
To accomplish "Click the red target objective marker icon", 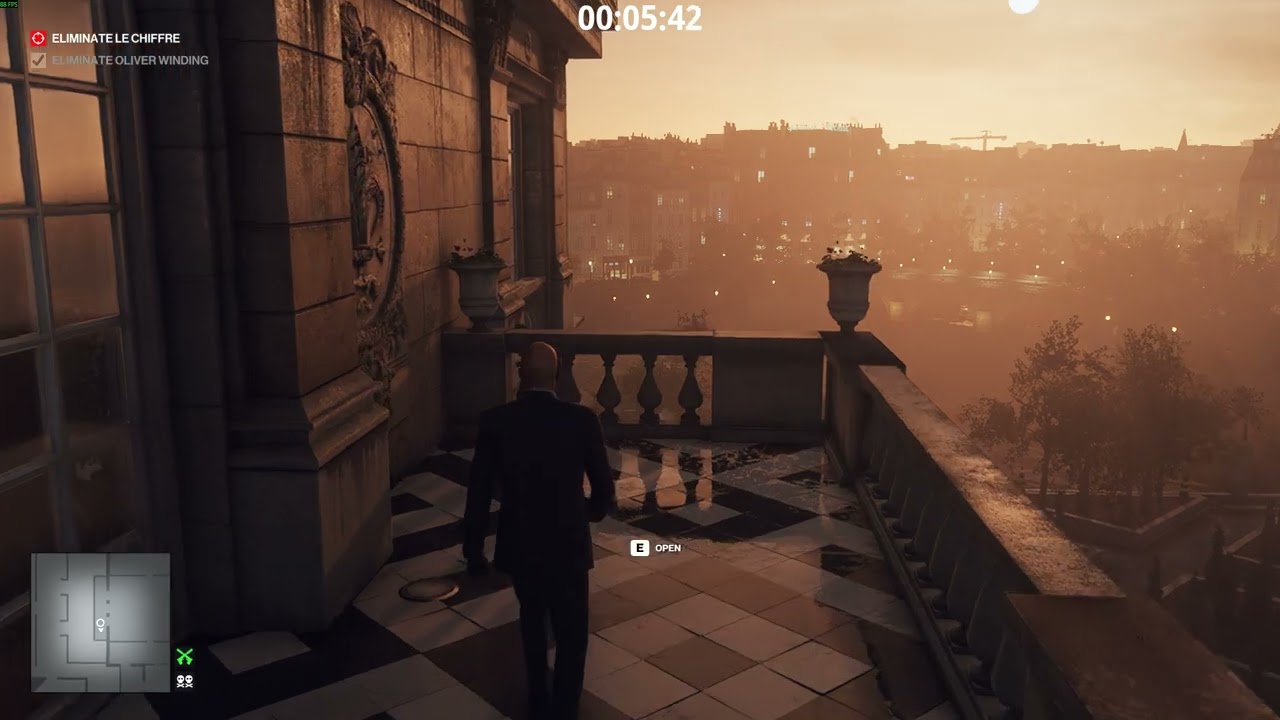I will 38,38.
